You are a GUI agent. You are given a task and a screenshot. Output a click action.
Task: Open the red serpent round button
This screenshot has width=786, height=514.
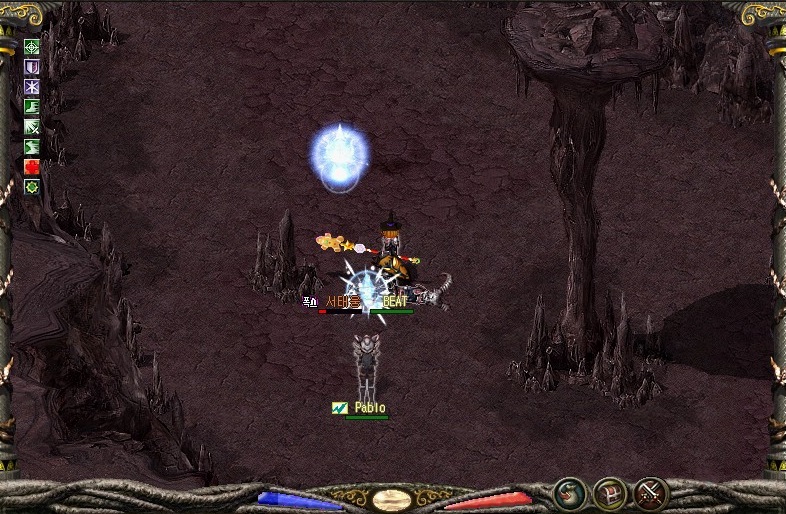click(571, 493)
